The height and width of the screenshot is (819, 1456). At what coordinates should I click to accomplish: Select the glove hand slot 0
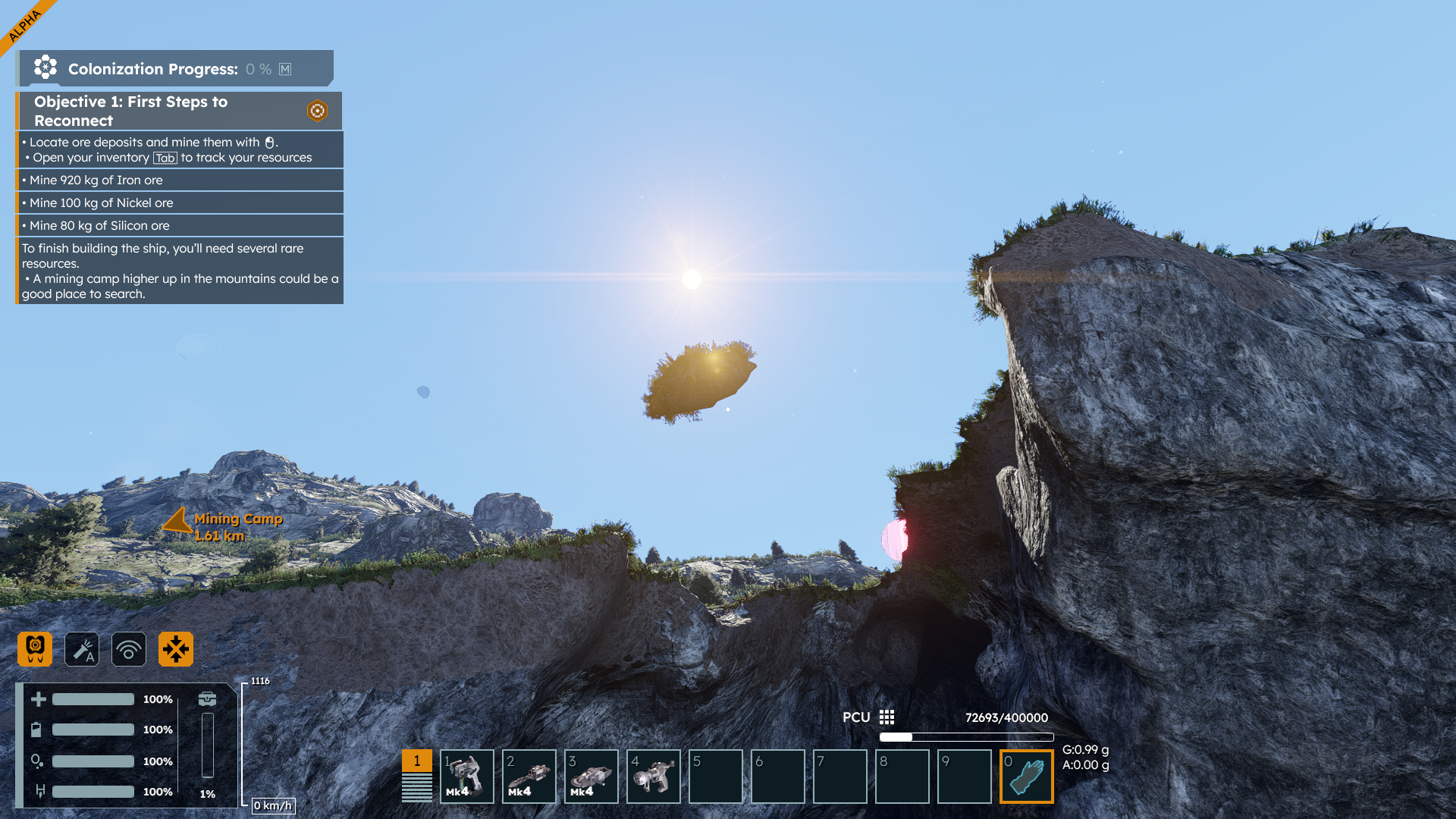coord(1027,777)
